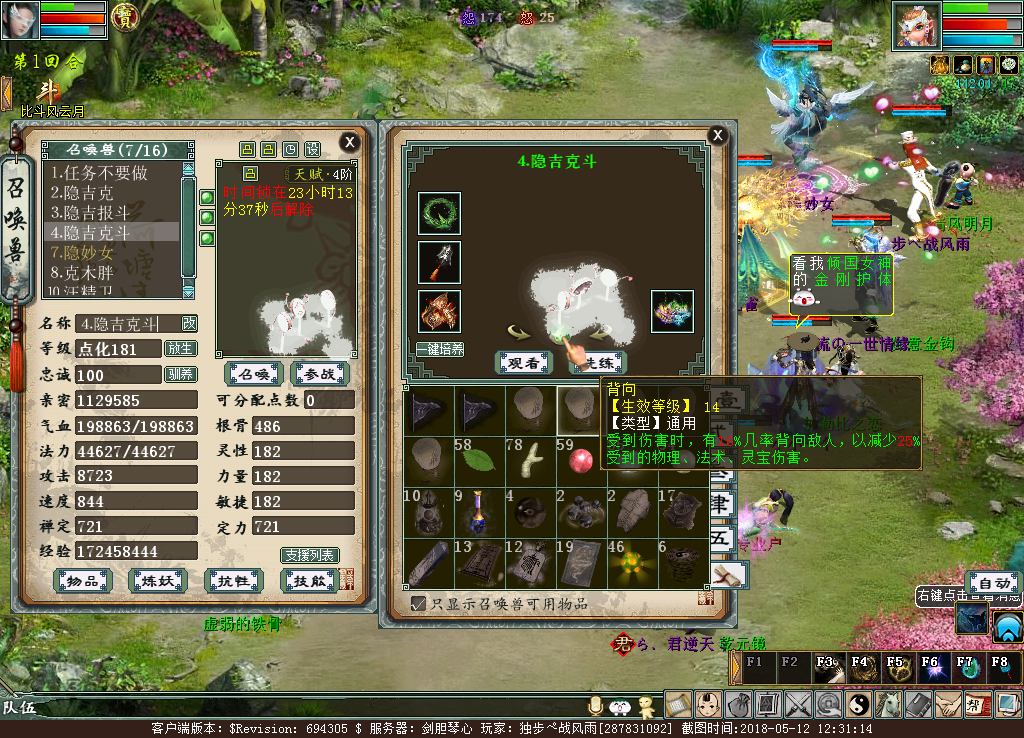Use 一键培养 one-click cultivate
Viewport: 1024px width, 738px height.
pyautogui.click(x=439, y=349)
